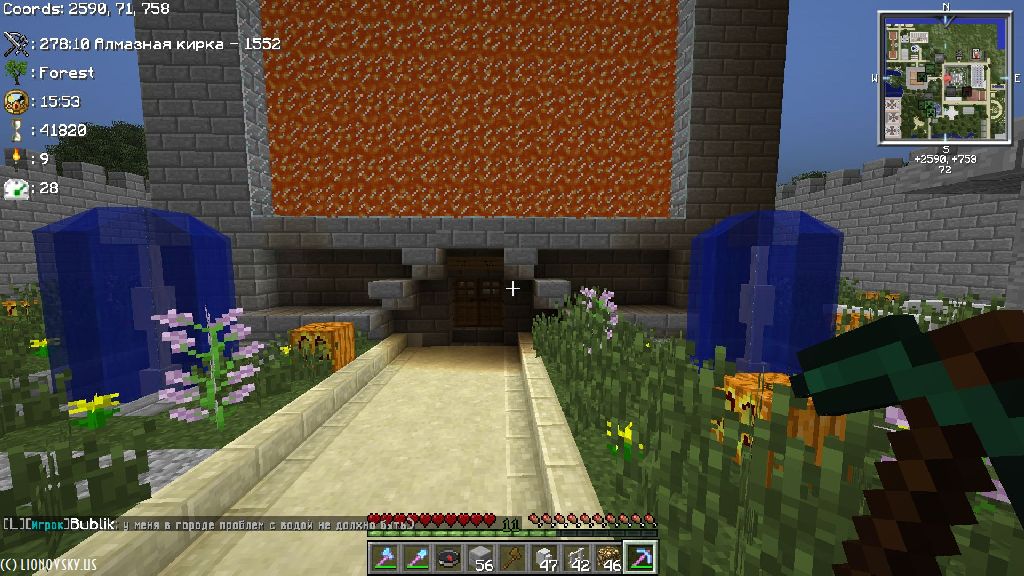Screen dimensions: 1024x576
Task: Click the torch light level icon
Action: (x=17, y=158)
